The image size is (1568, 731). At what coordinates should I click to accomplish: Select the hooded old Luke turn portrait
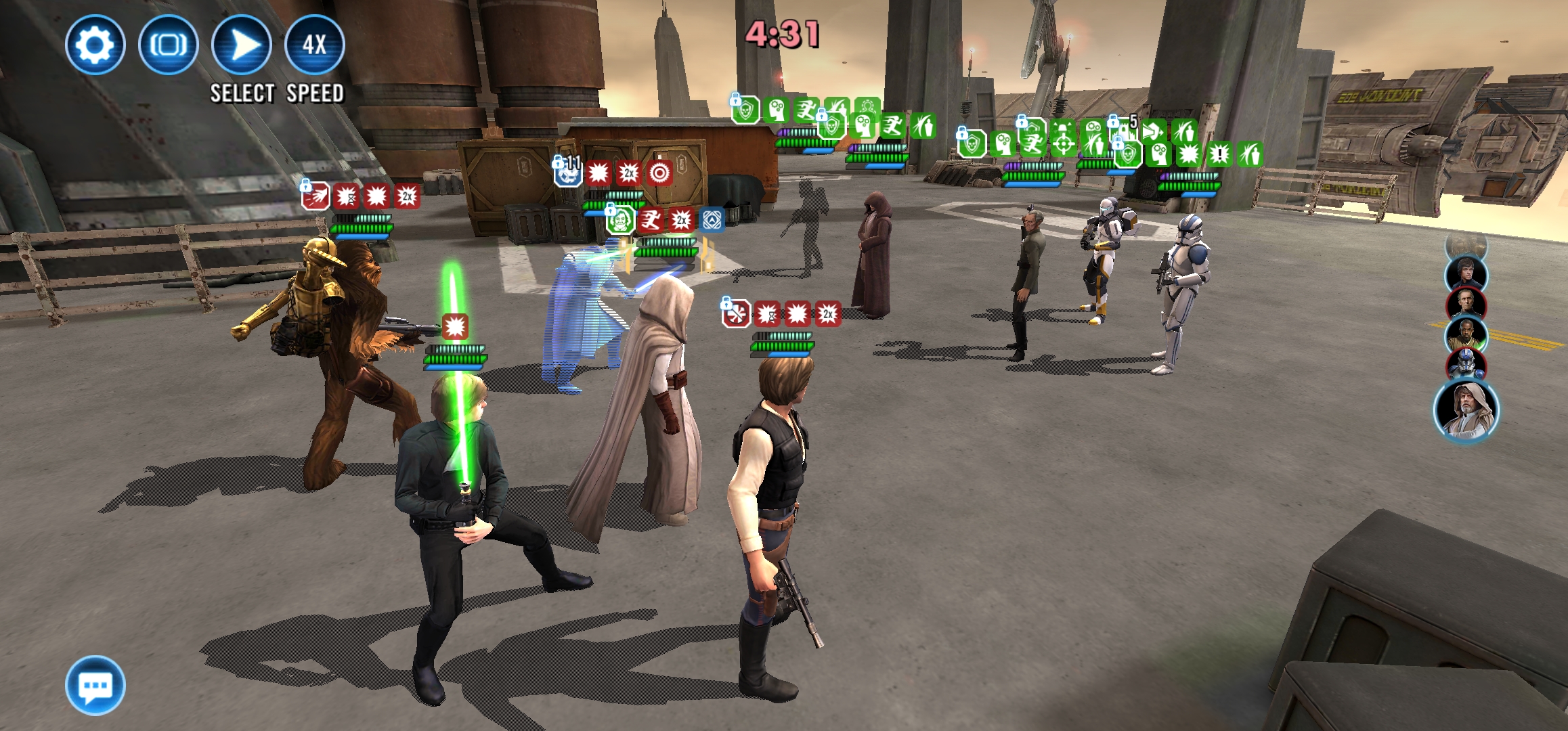[1466, 410]
